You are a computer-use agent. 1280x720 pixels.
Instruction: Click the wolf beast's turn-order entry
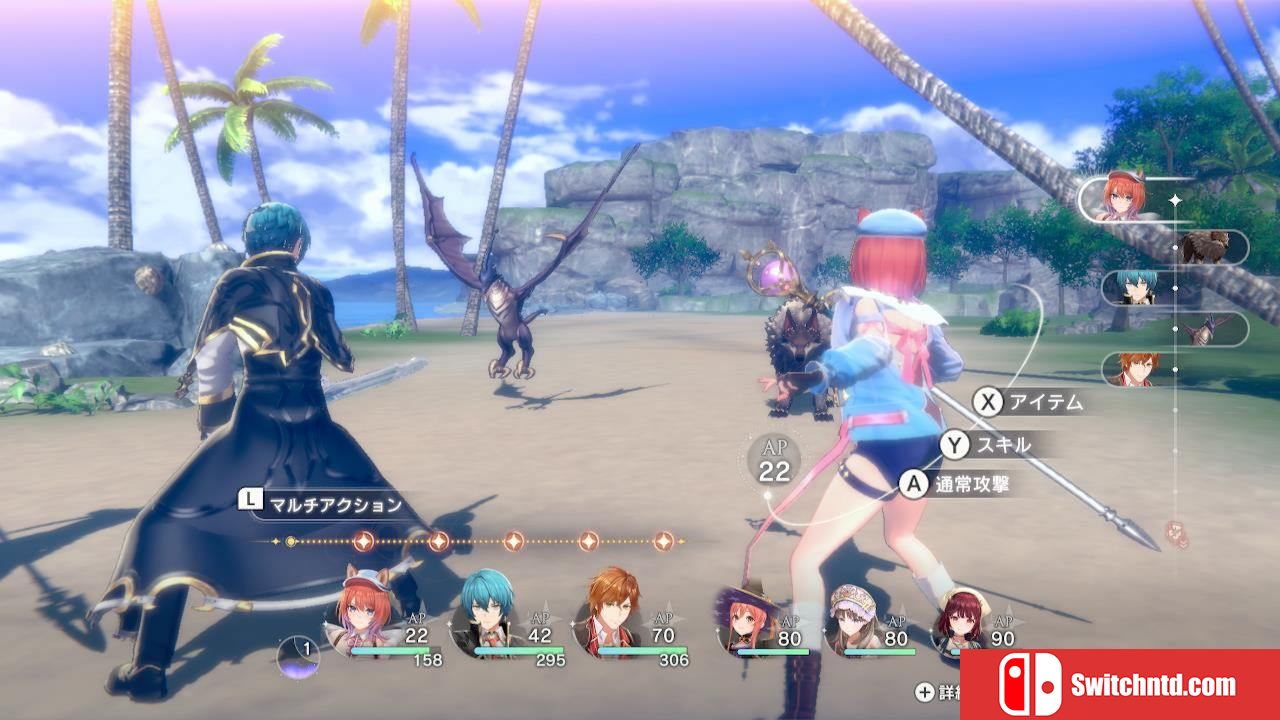click(x=1206, y=246)
